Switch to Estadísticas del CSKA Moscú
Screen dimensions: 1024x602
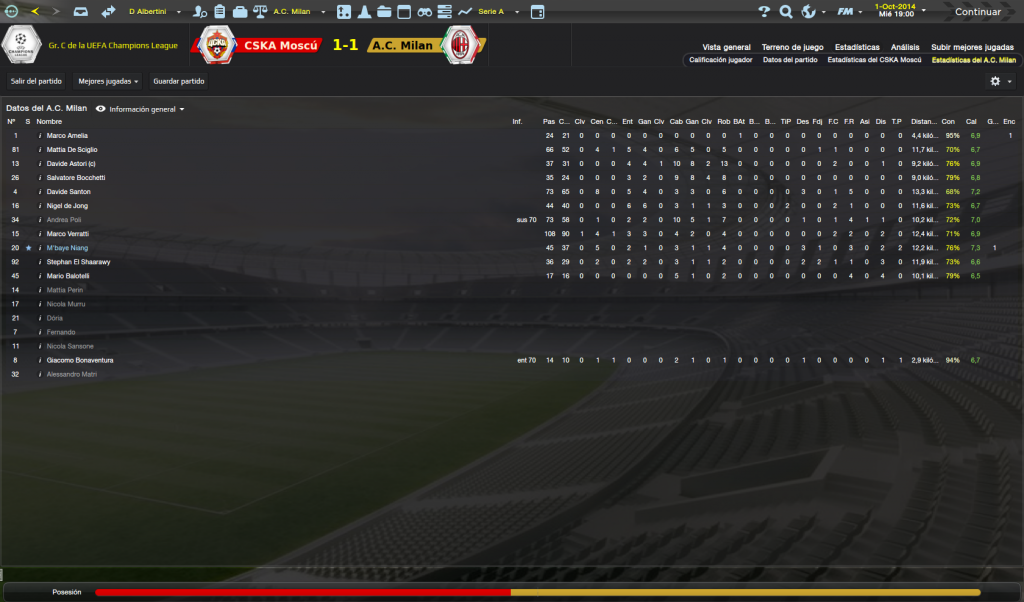pos(874,60)
